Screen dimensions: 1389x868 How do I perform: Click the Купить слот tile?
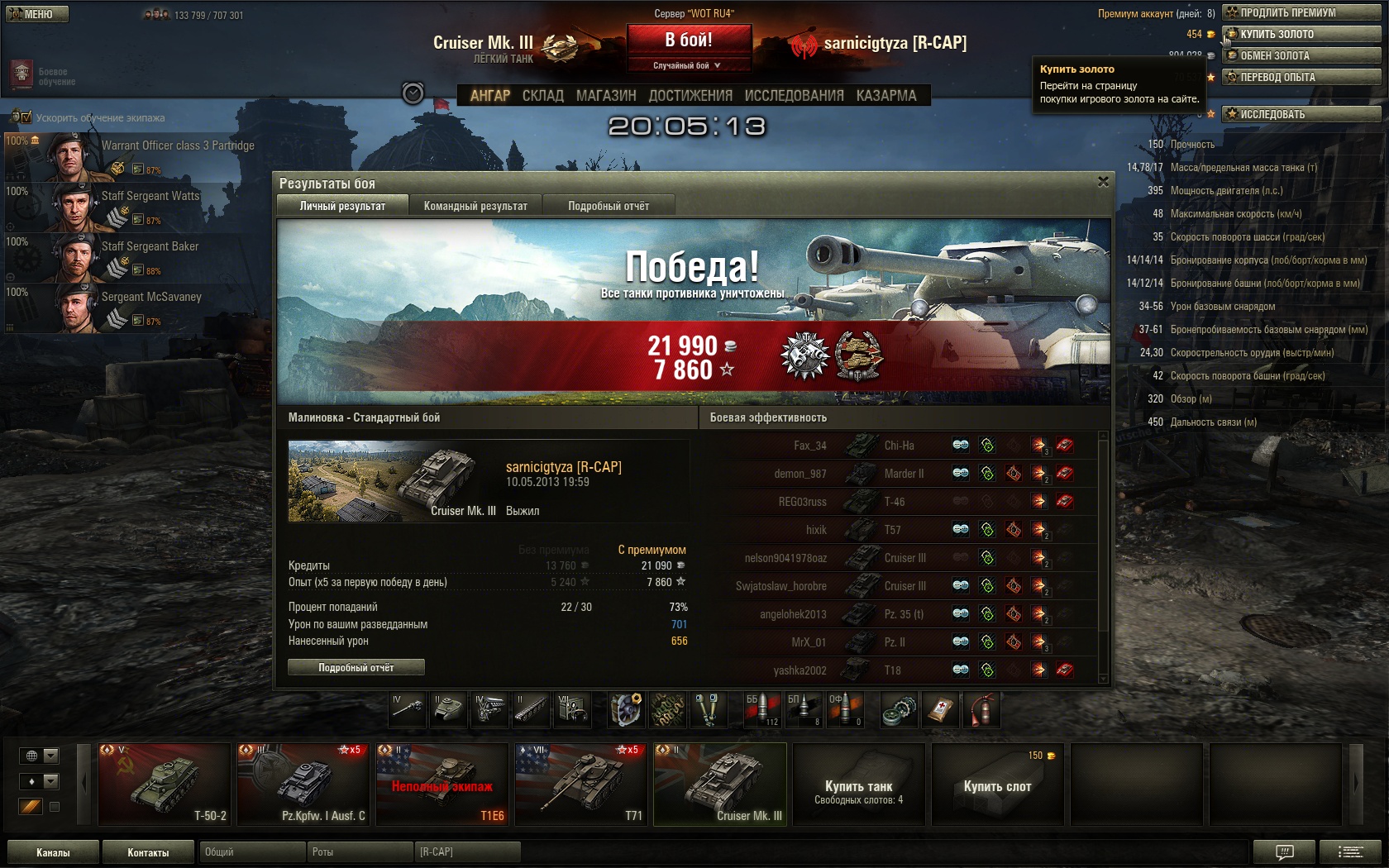997,784
